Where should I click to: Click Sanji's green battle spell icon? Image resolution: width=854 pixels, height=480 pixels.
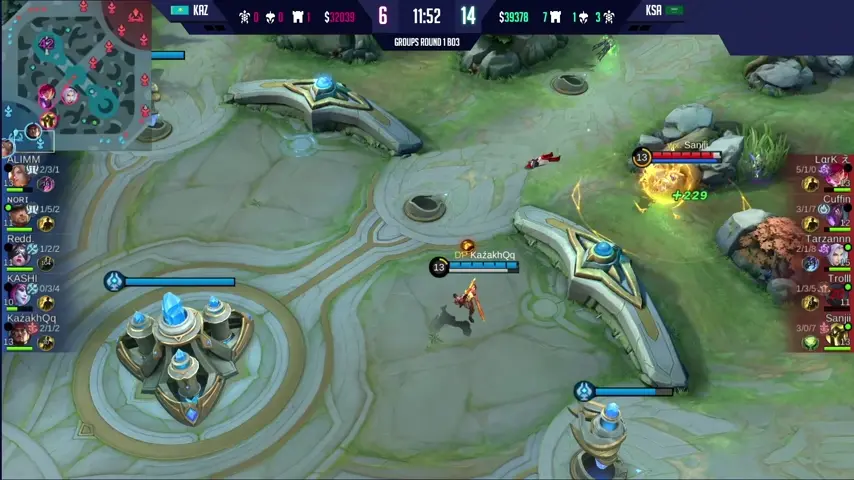tap(811, 343)
